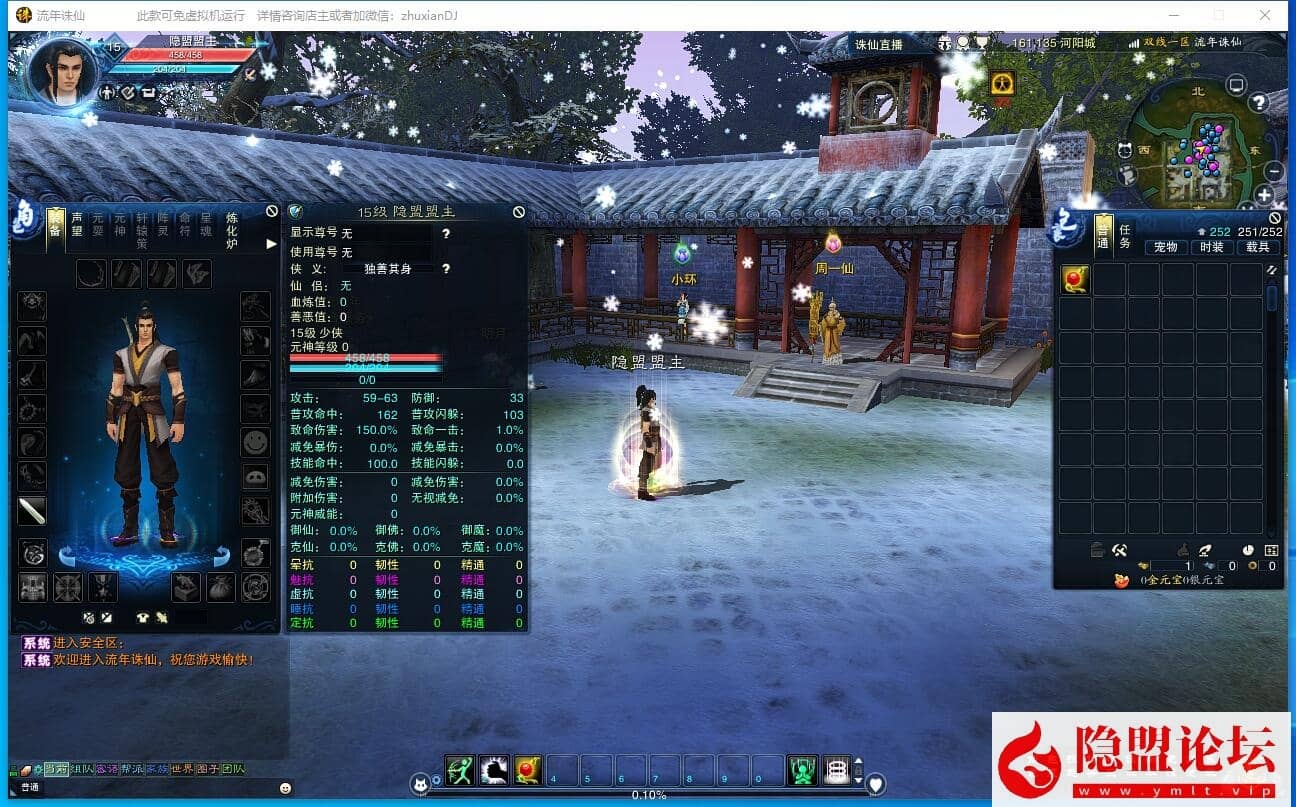Click the hotbar page-up arrow

pyautogui.click(x=858, y=760)
